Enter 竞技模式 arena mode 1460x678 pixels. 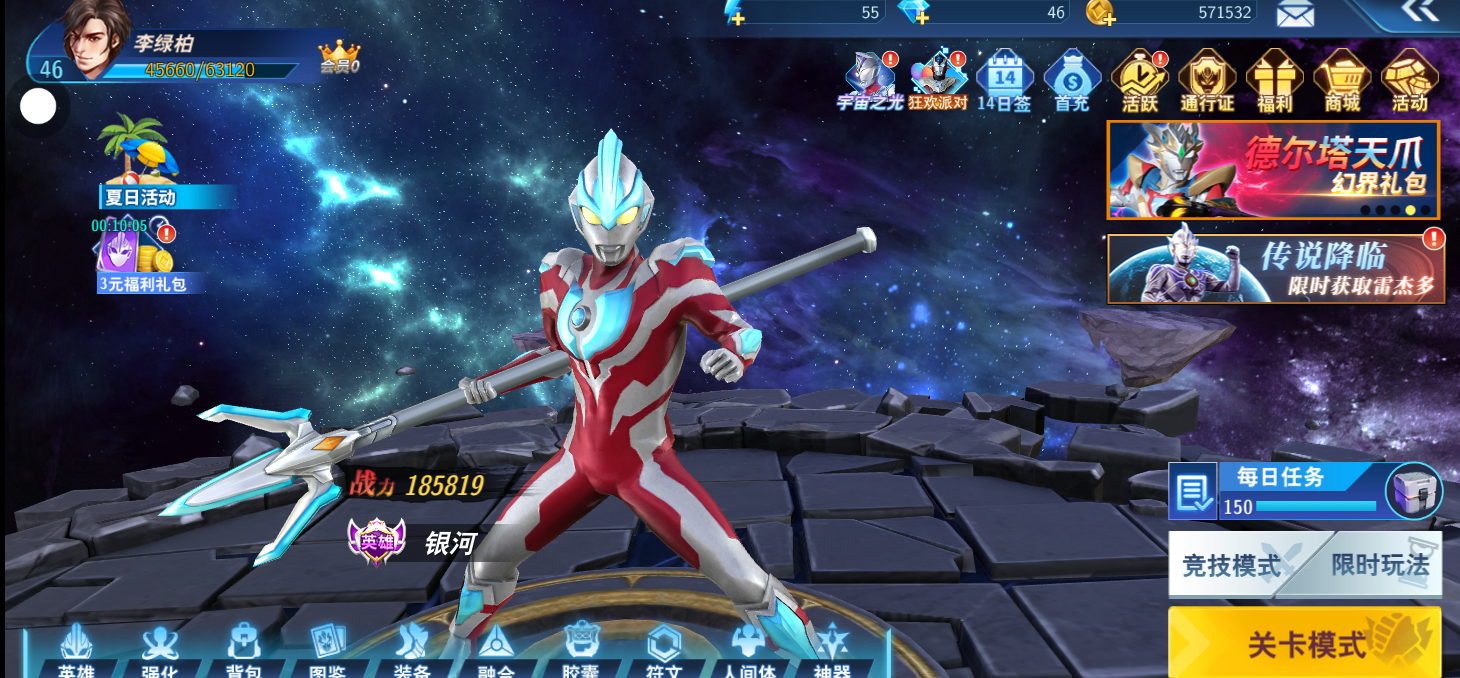click(x=1232, y=566)
